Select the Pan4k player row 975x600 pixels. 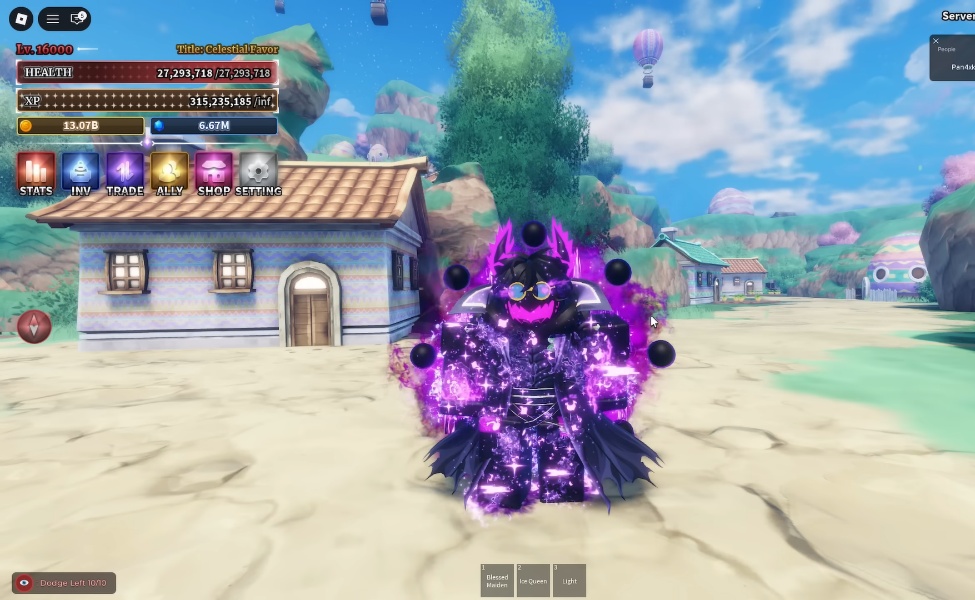[x=961, y=67]
